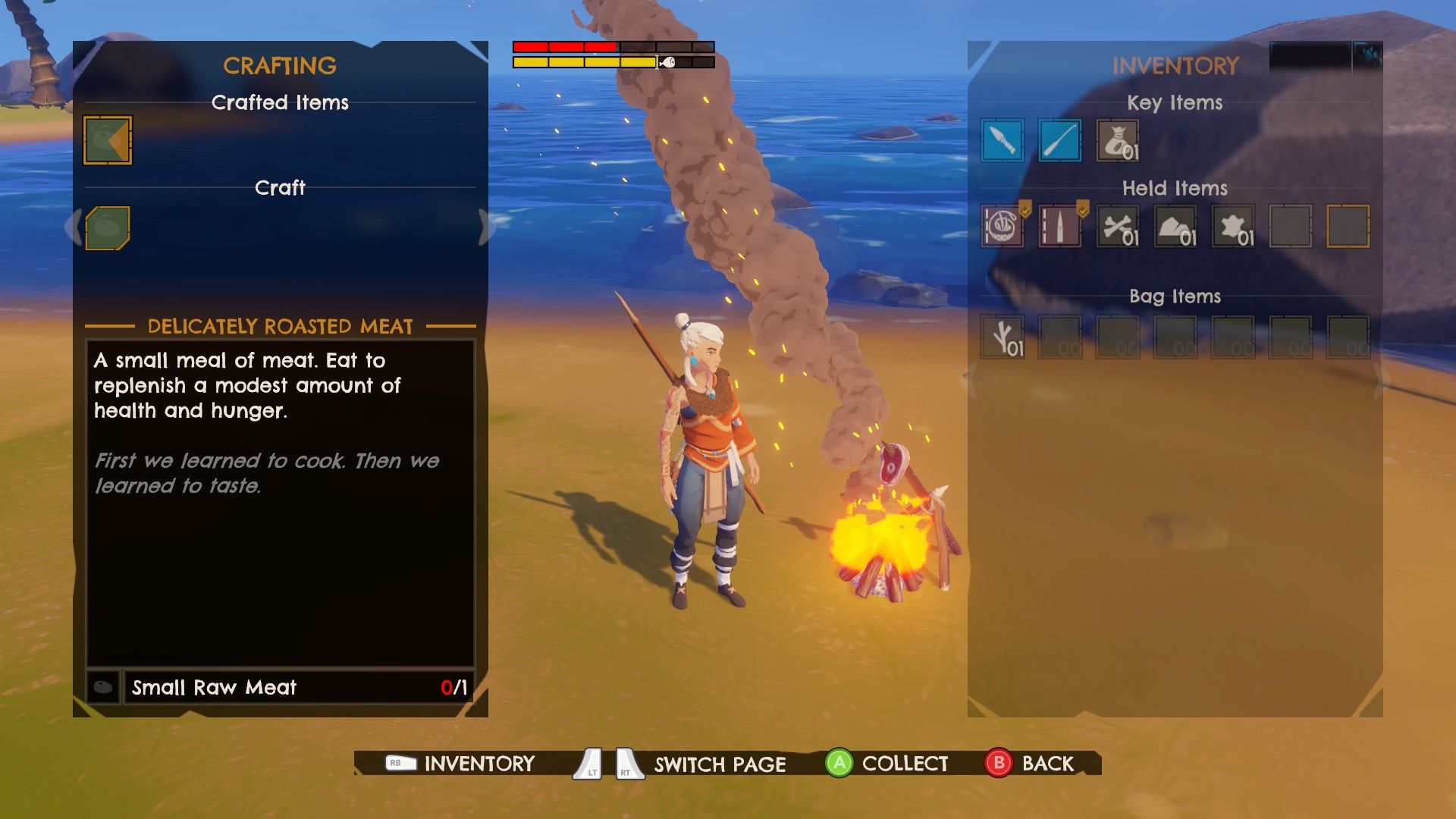Toggle the equipped checkmark on the spearhead
Image resolution: width=1456 pixels, height=819 pixels.
pos(1081,207)
